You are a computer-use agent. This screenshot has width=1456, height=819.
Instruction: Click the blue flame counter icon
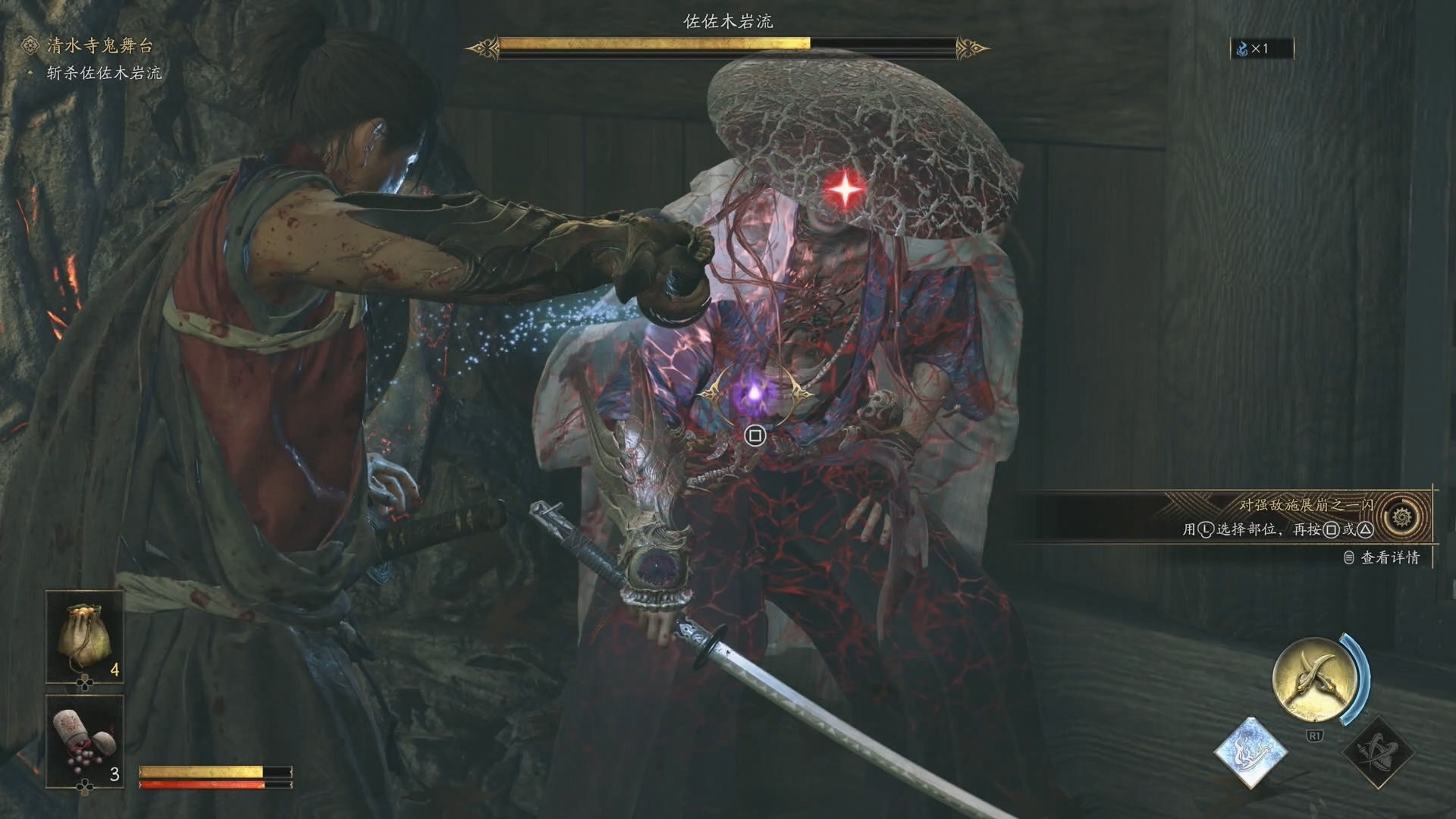1242,49
